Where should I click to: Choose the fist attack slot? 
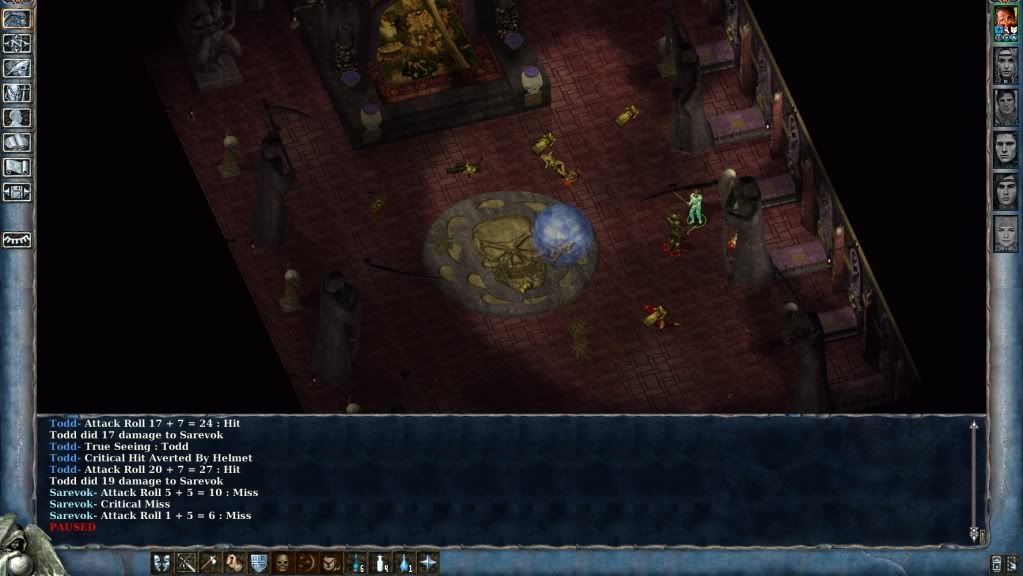point(234,563)
